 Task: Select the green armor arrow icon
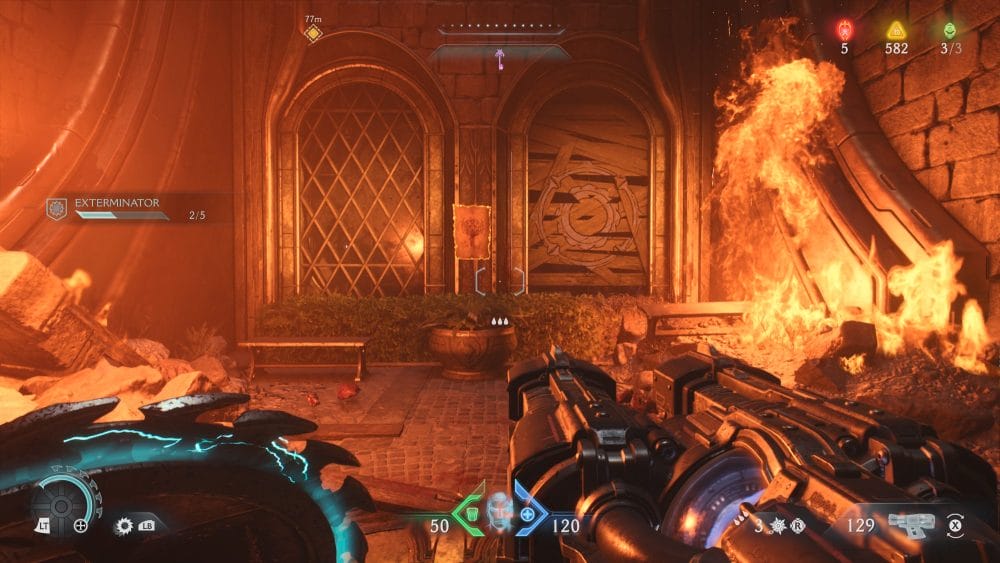pos(466,514)
